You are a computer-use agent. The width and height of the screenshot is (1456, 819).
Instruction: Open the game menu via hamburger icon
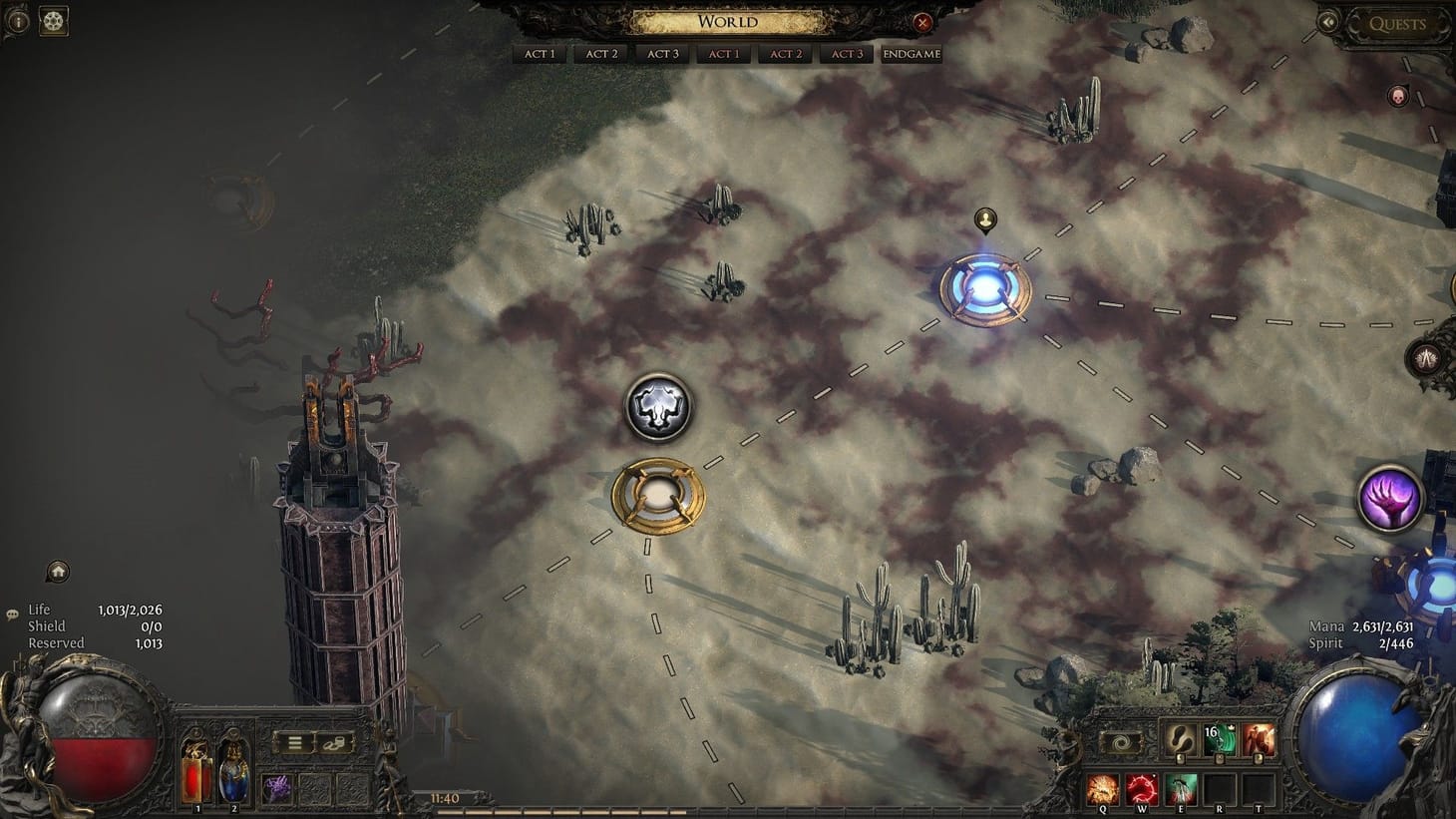295,744
